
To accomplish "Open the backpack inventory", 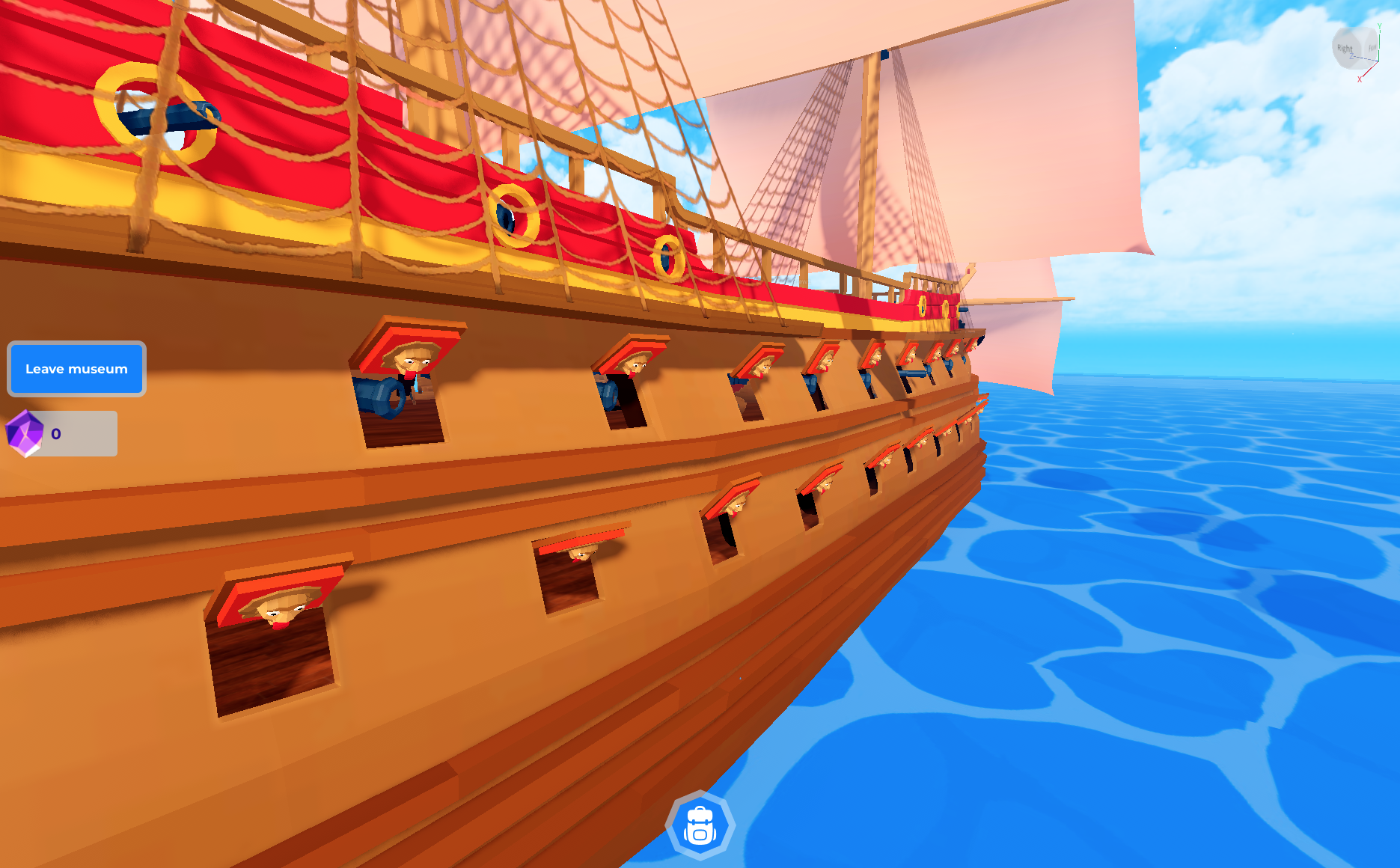I will click(x=700, y=825).
